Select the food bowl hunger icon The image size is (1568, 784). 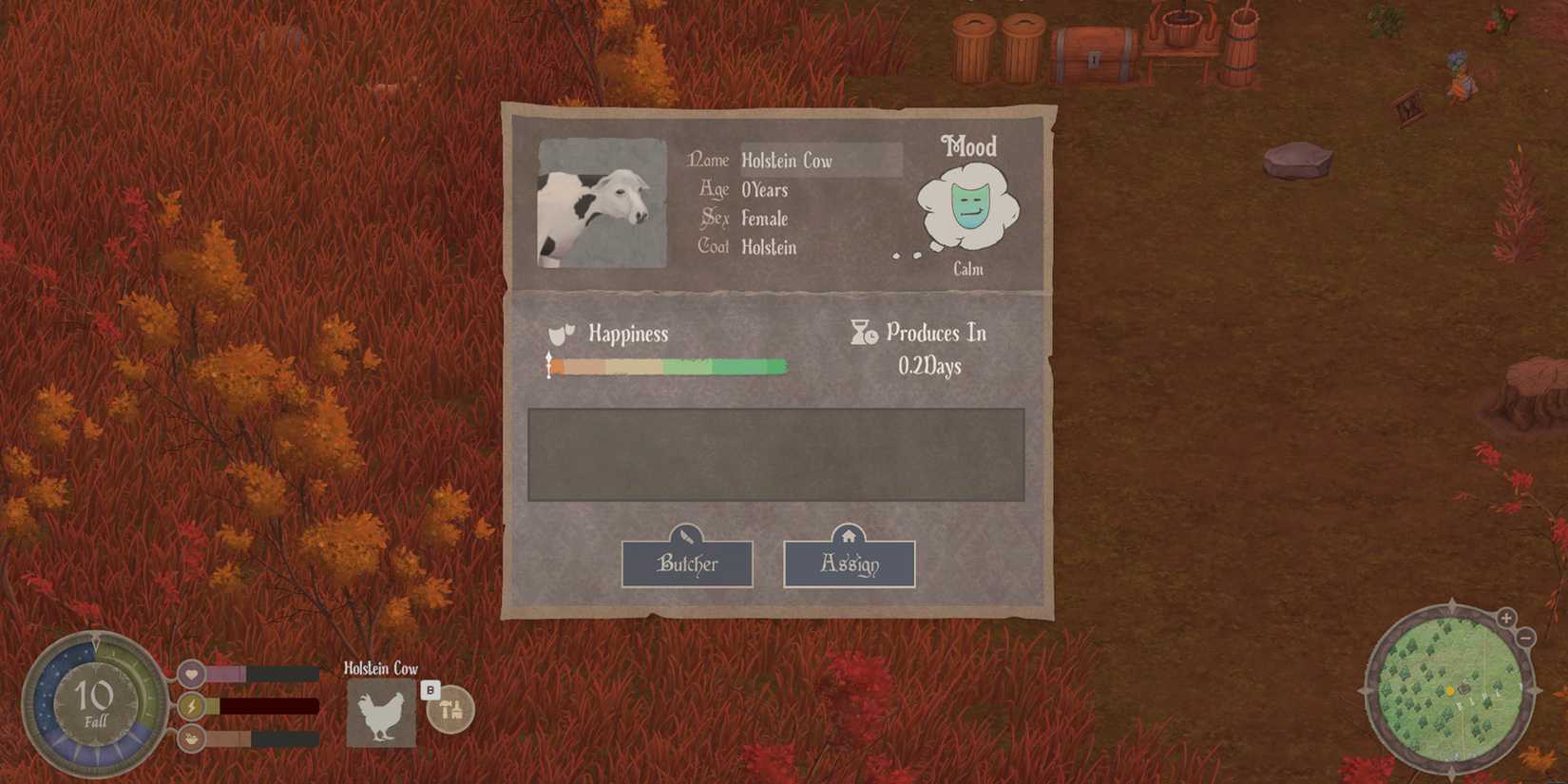(x=193, y=738)
